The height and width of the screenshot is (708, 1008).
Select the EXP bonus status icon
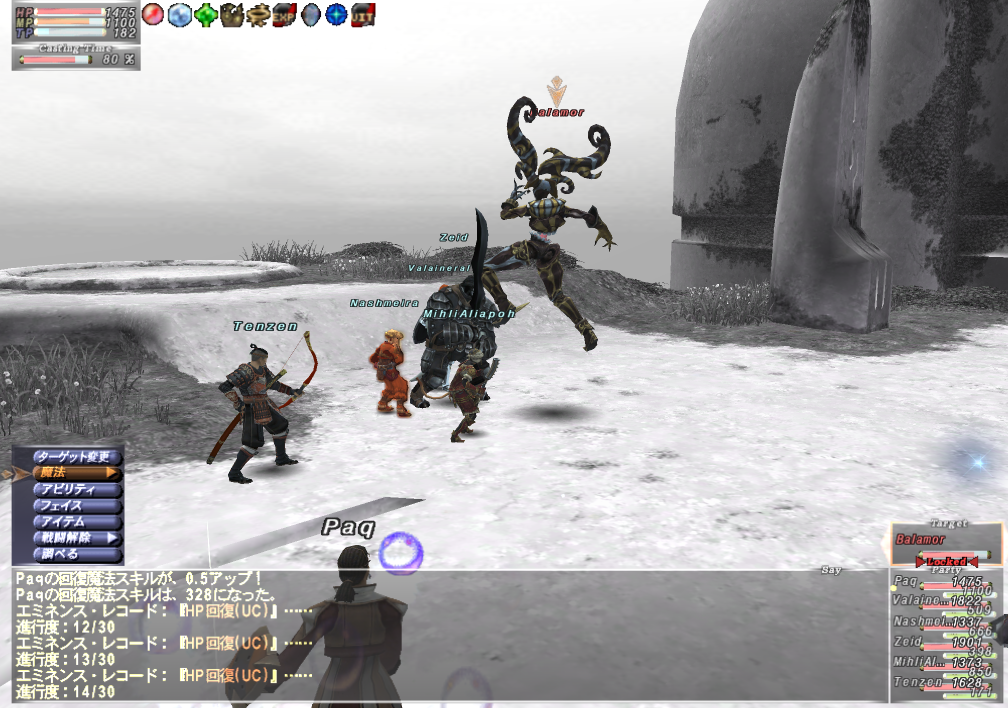point(284,15)
